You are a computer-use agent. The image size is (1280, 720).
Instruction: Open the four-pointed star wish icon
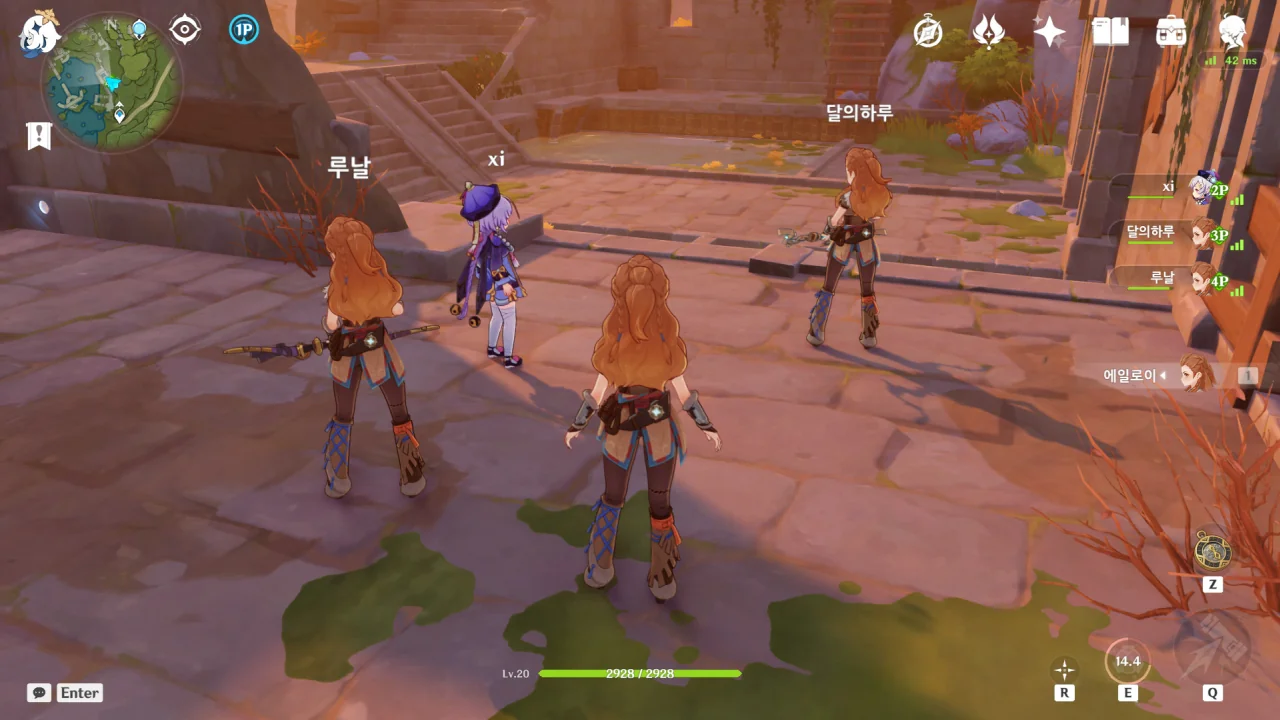coord(1049,32)
